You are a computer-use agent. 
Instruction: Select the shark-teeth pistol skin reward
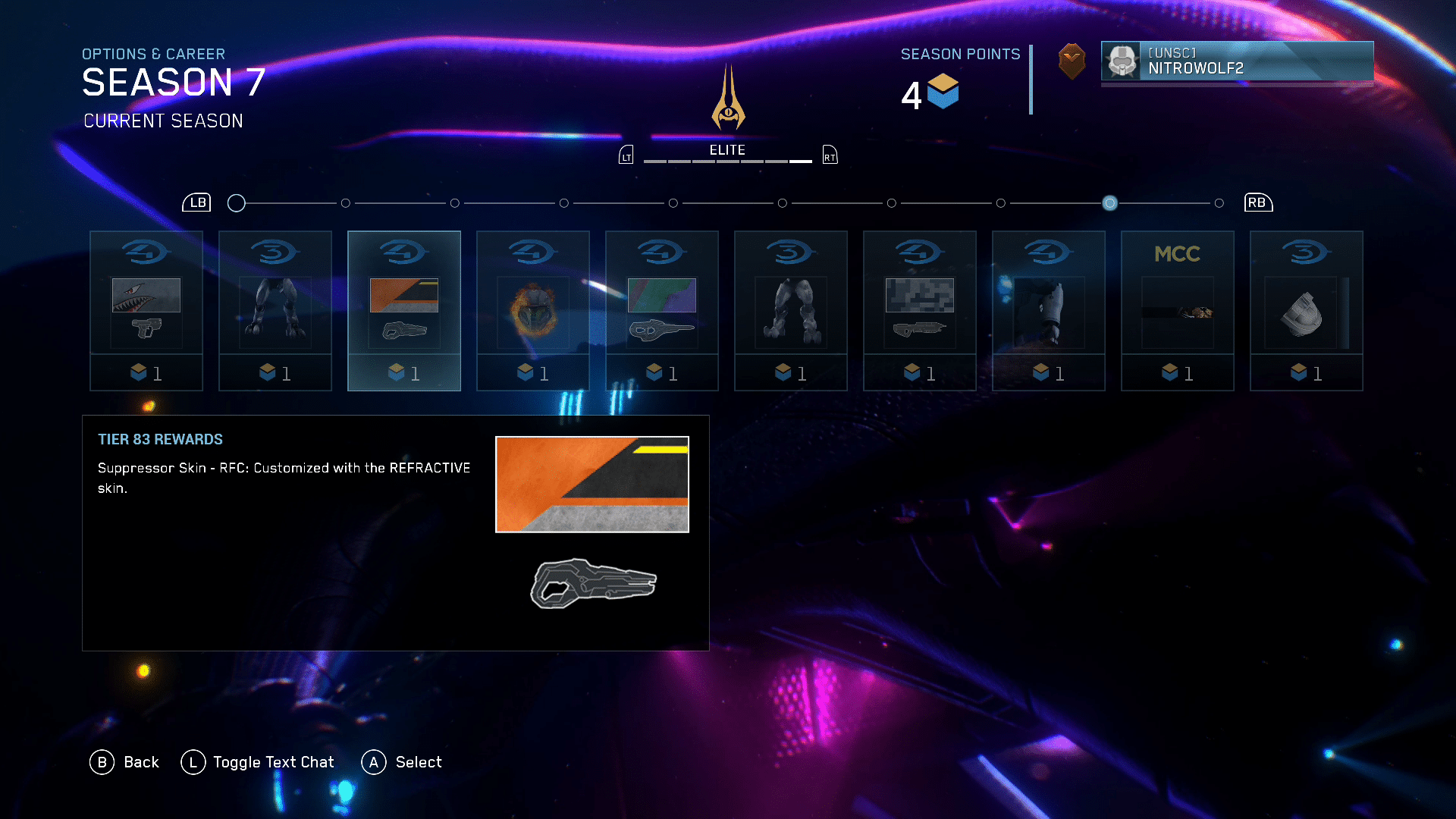[x=146, y=311]
